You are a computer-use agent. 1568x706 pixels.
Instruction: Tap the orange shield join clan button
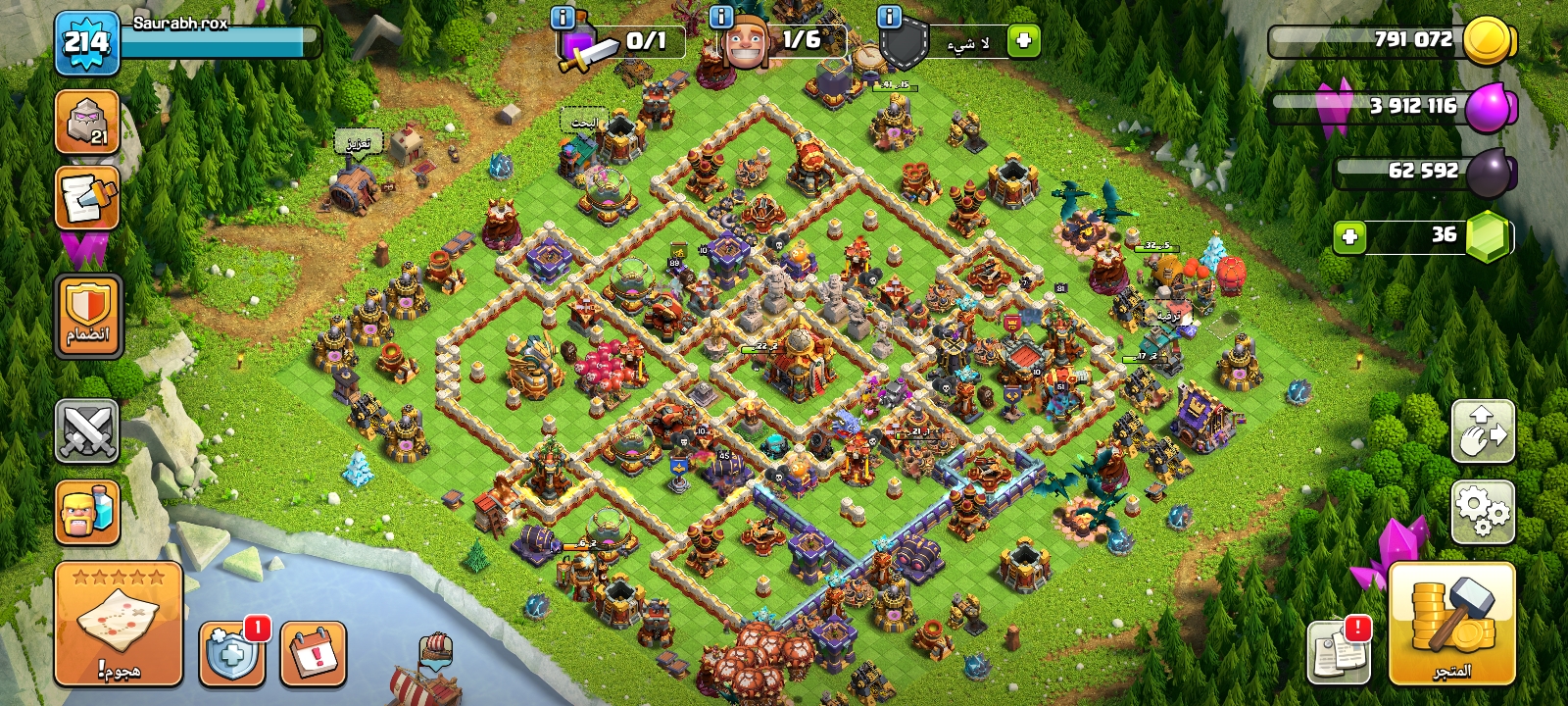[88, 316]
